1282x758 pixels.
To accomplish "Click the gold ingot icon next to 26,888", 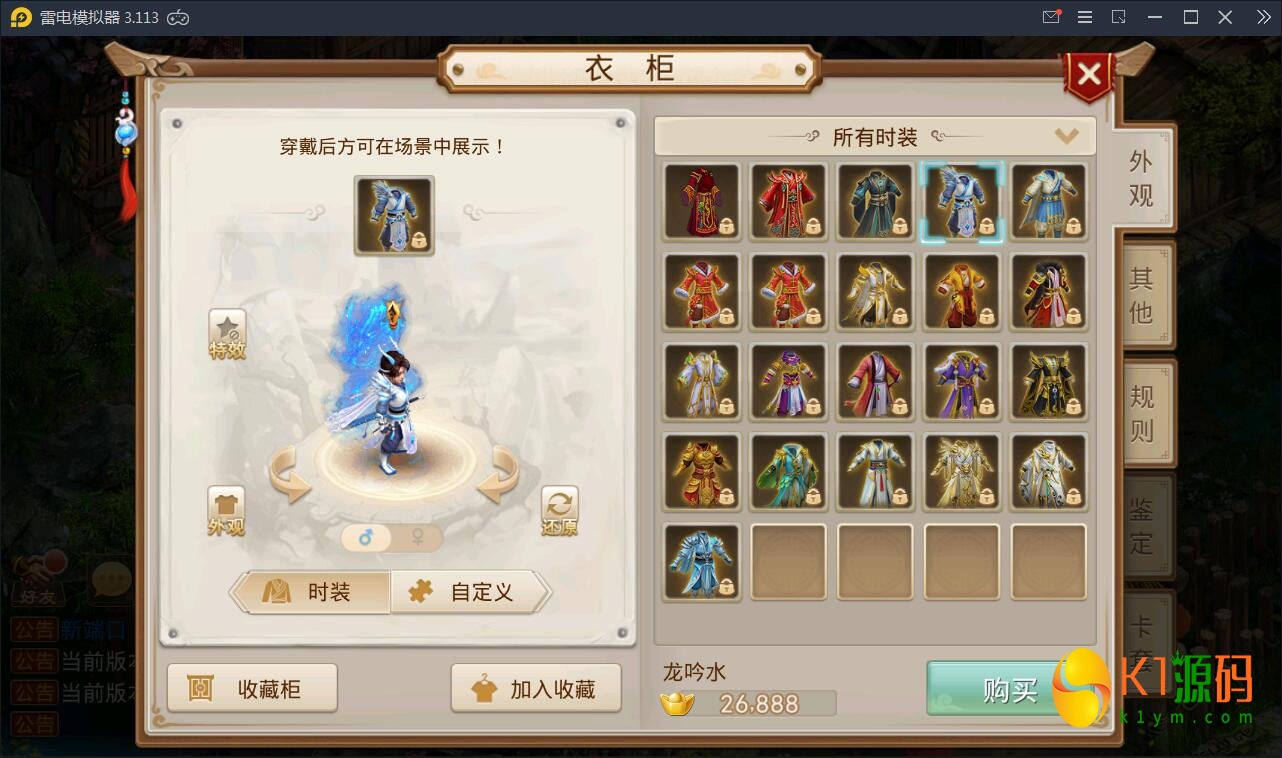I will [x=679, y=703].
